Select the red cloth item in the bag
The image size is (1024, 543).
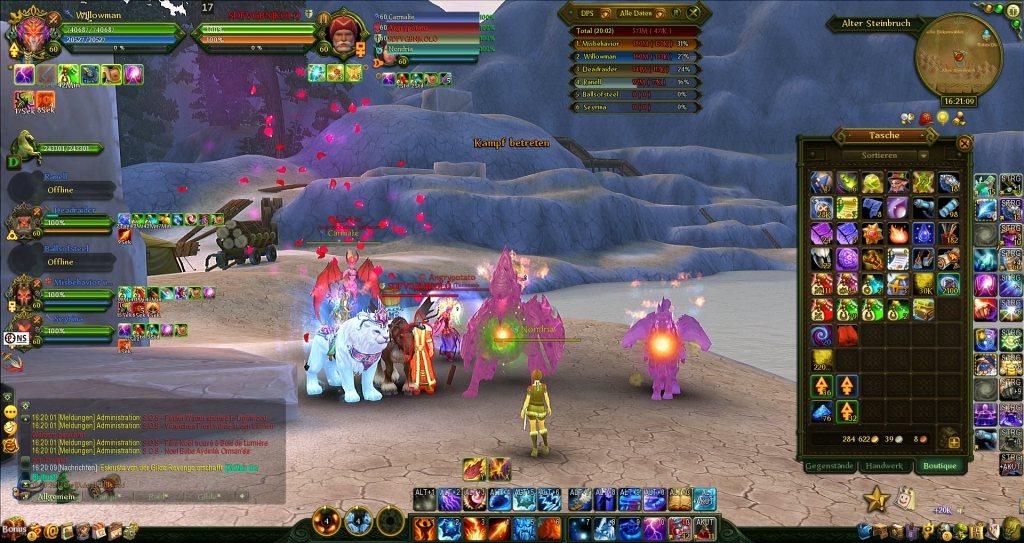coord(846,334)
